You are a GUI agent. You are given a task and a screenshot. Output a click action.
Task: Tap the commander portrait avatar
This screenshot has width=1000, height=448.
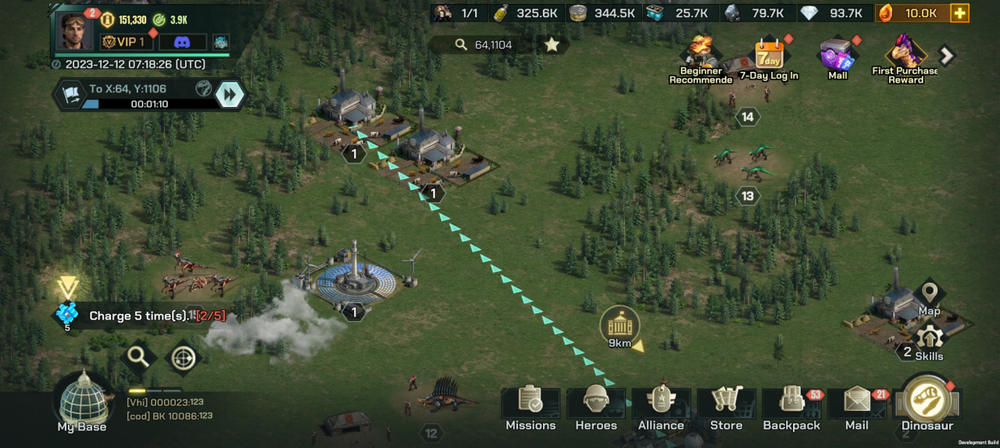coord(76,31)
